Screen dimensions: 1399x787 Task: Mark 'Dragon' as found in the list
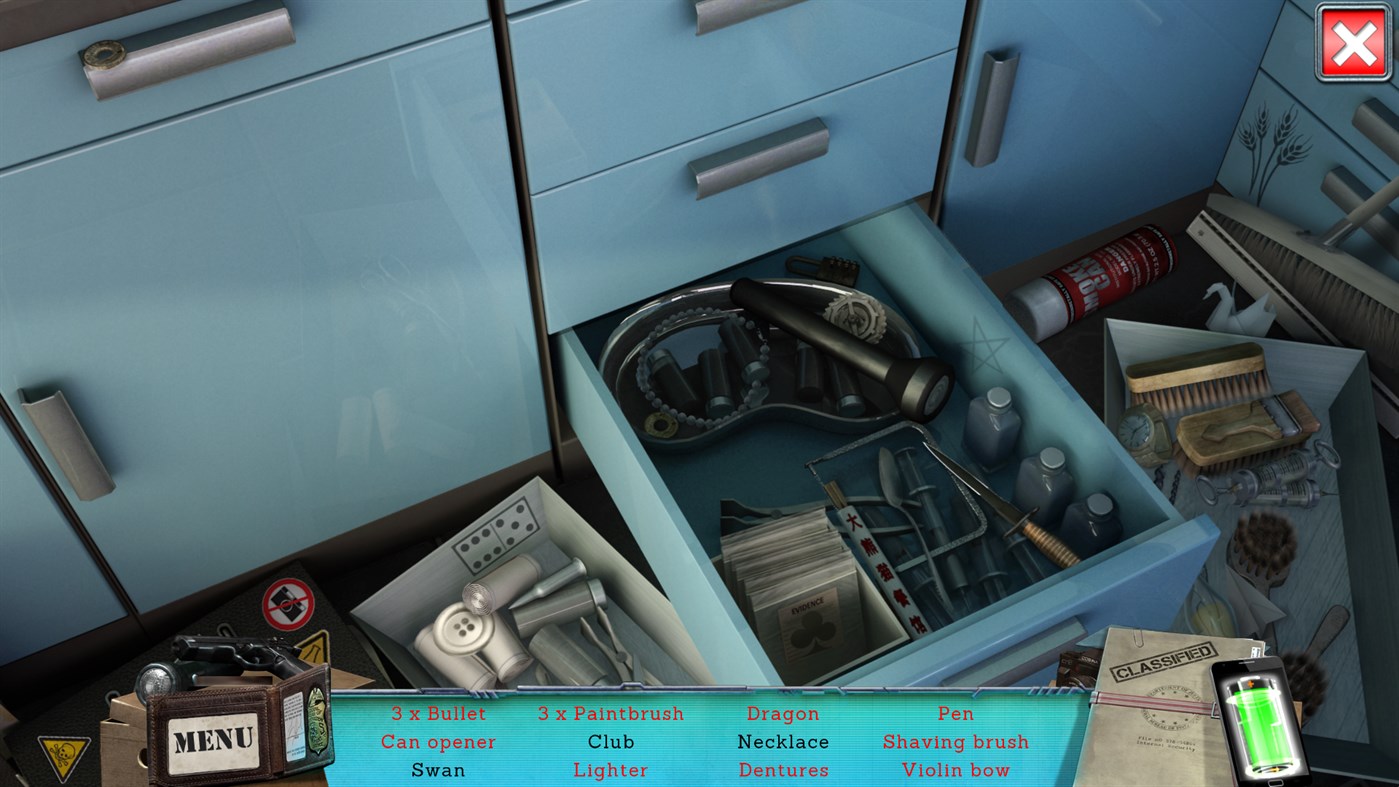(783, 714)
